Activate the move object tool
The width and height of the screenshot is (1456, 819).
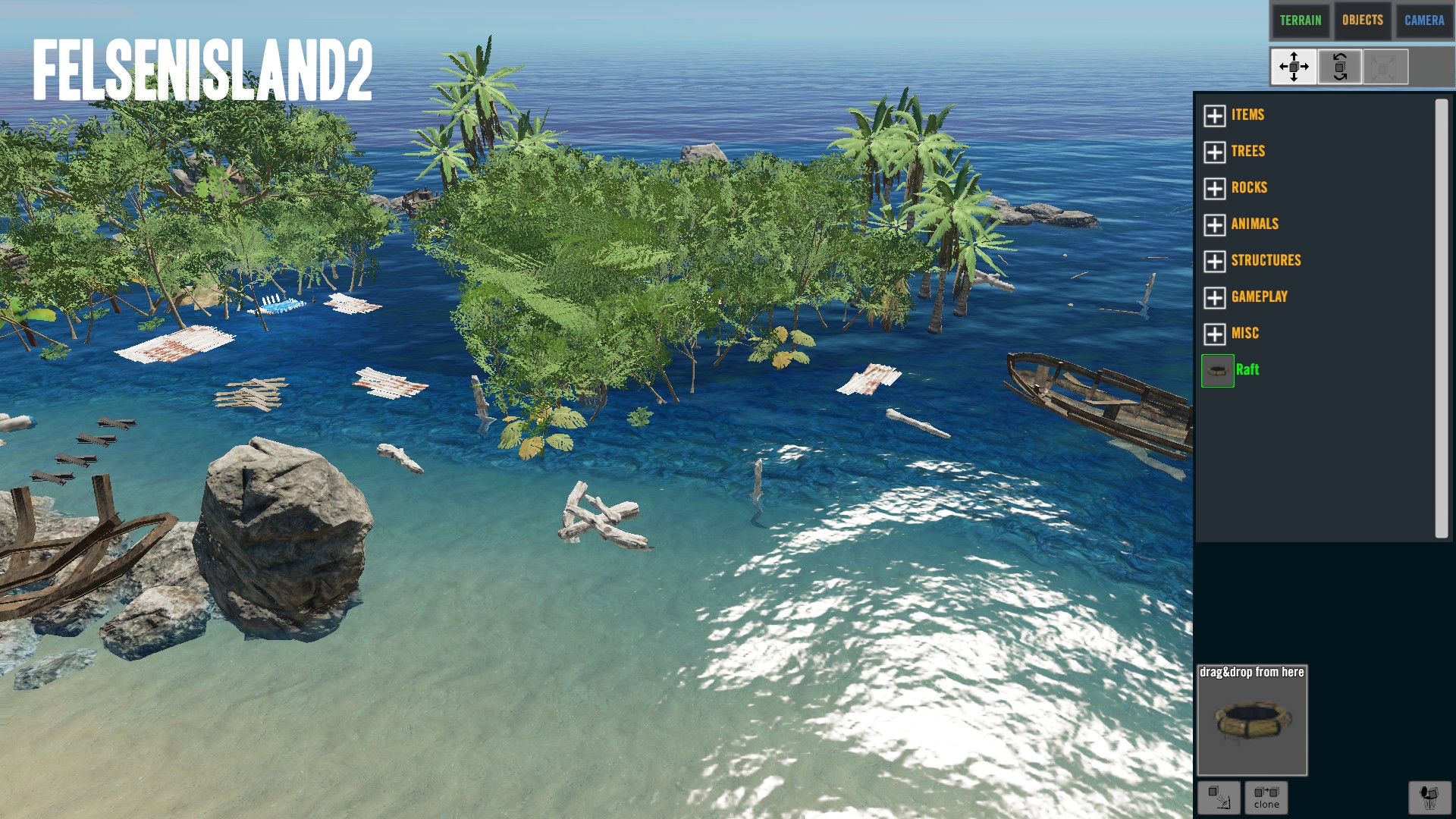click(1294, 67)
